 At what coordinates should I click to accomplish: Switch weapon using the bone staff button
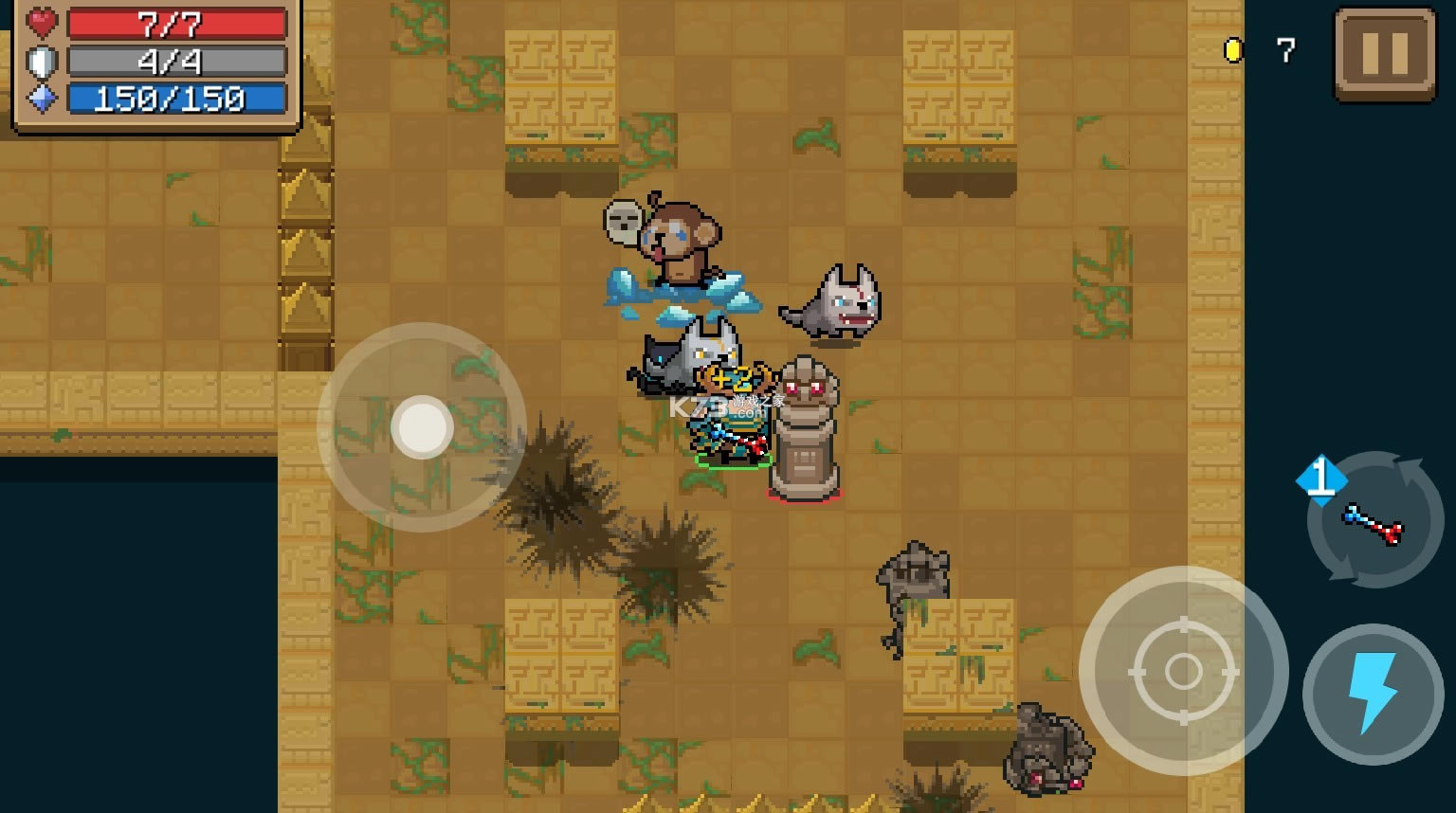point(1374,520)
